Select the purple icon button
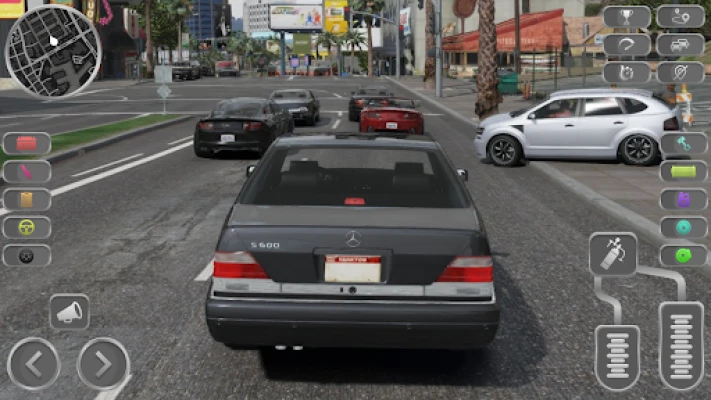This screenshot has width=711, height=400. tap(683, 199)
